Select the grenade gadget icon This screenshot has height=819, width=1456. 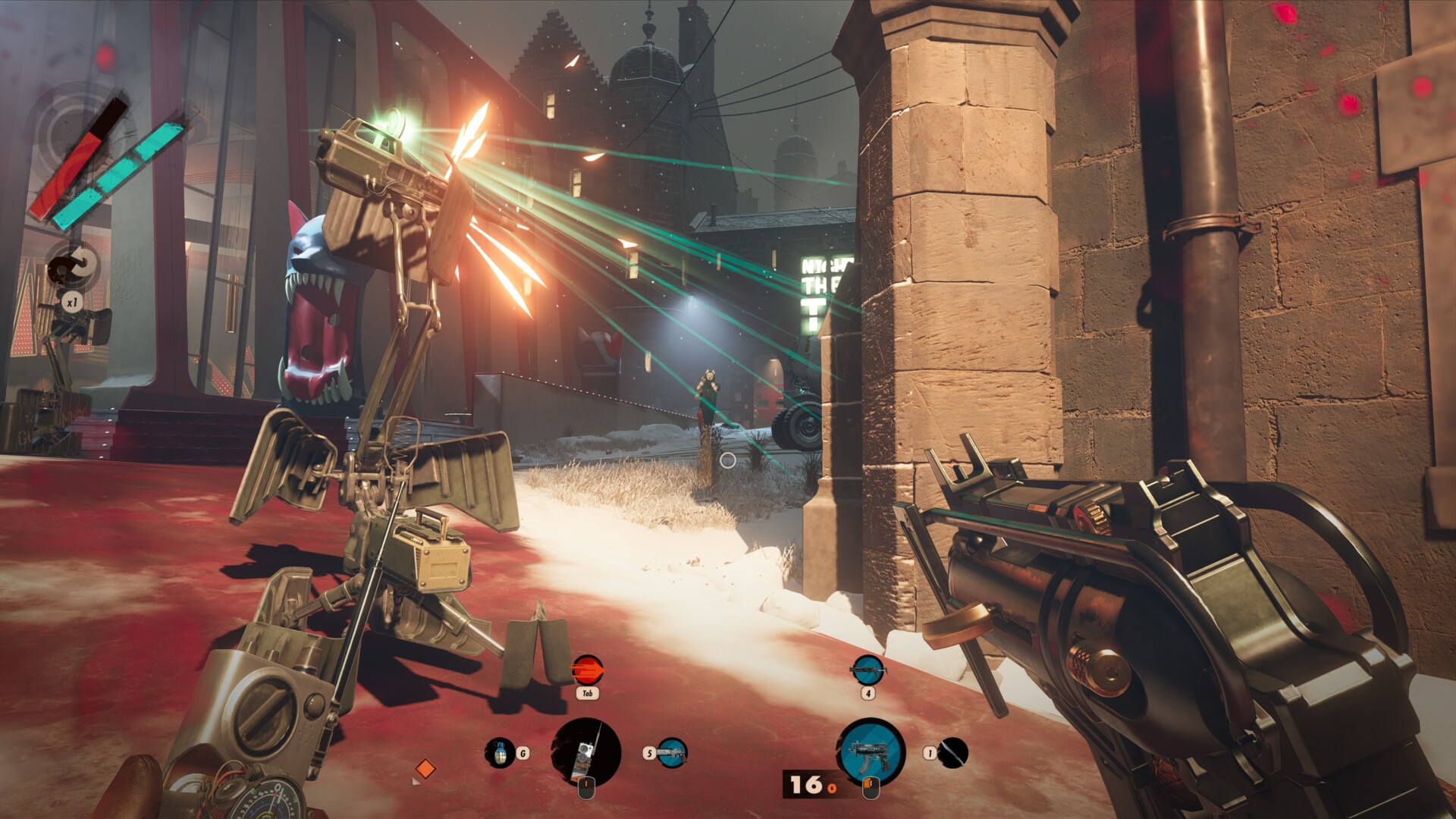click(x=500, y=752)
